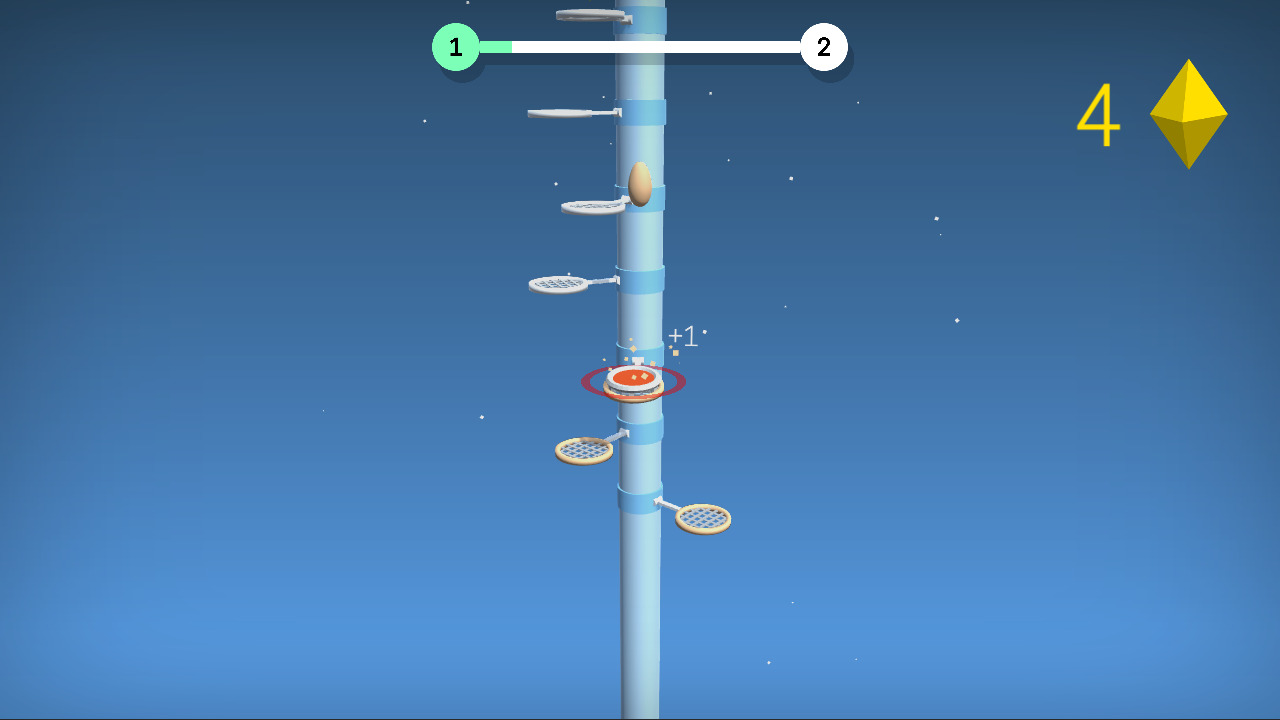Click the paddle directly under the egg
Viewport: 1280px width, 720px height.
[x=592, y=207]
